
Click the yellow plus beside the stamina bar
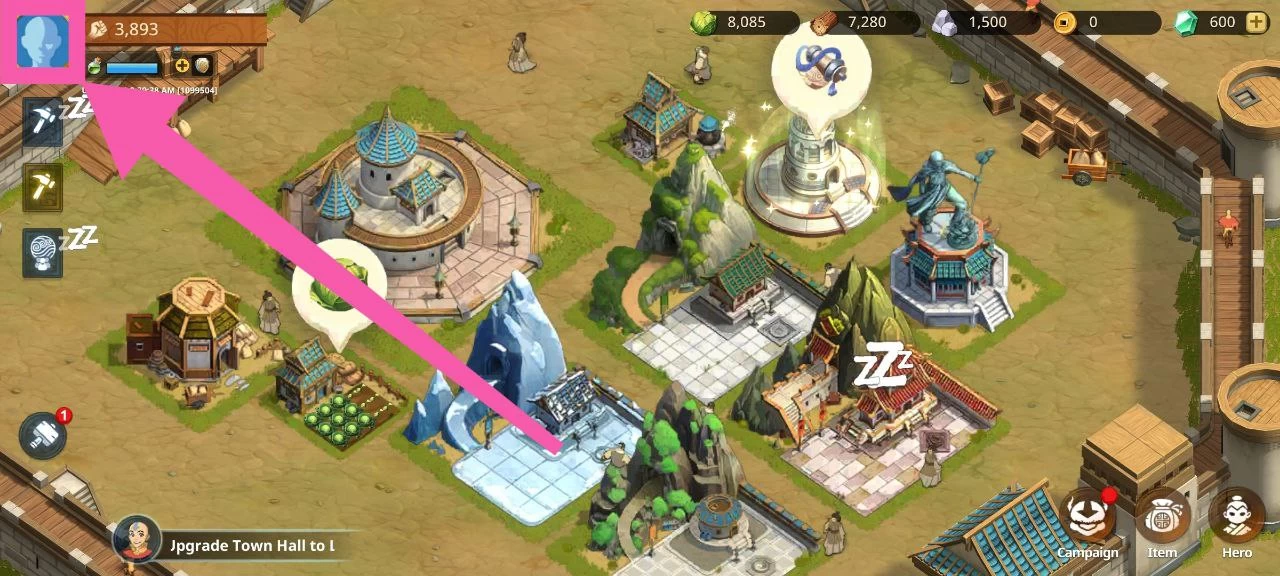(182, 66)
